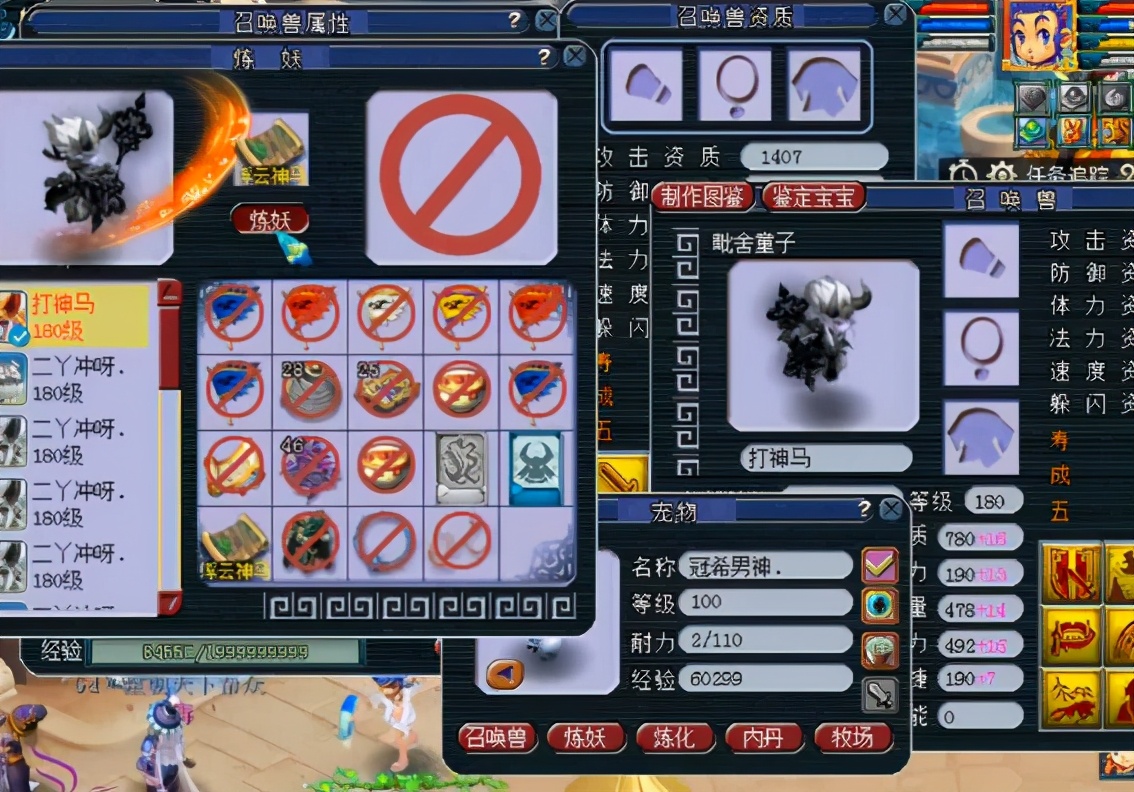Select the 炼妖 button in the 宠物 window's bottom row
This screenshot has width=1134, height=792.
click(x=585, y=738)
